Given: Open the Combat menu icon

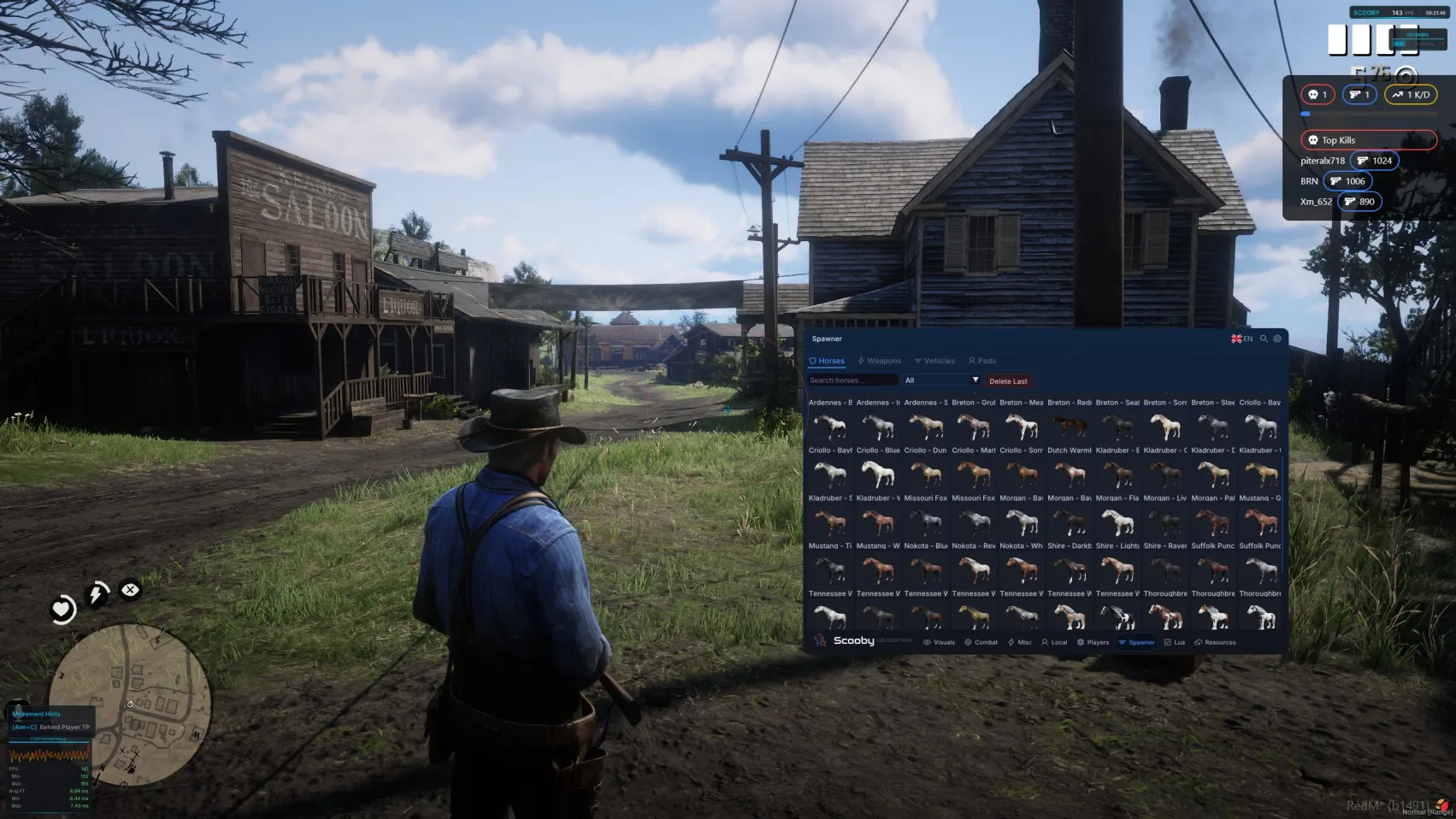Looking at the screenshot, I should [969, 642].
